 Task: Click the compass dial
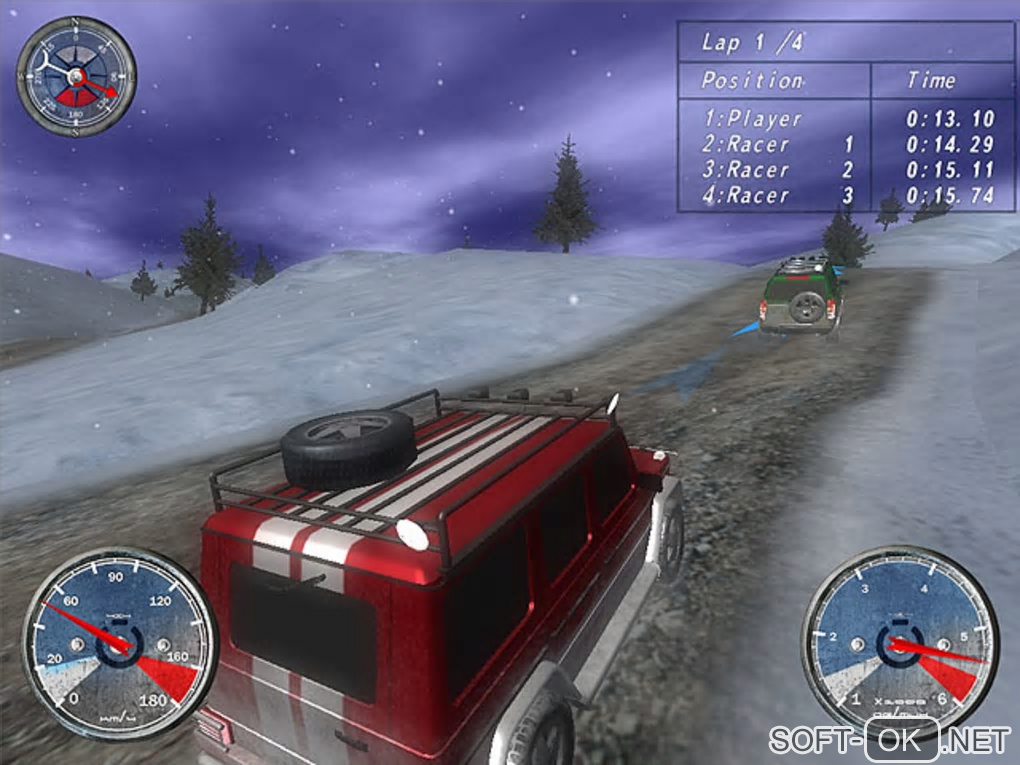coord(76,76)
